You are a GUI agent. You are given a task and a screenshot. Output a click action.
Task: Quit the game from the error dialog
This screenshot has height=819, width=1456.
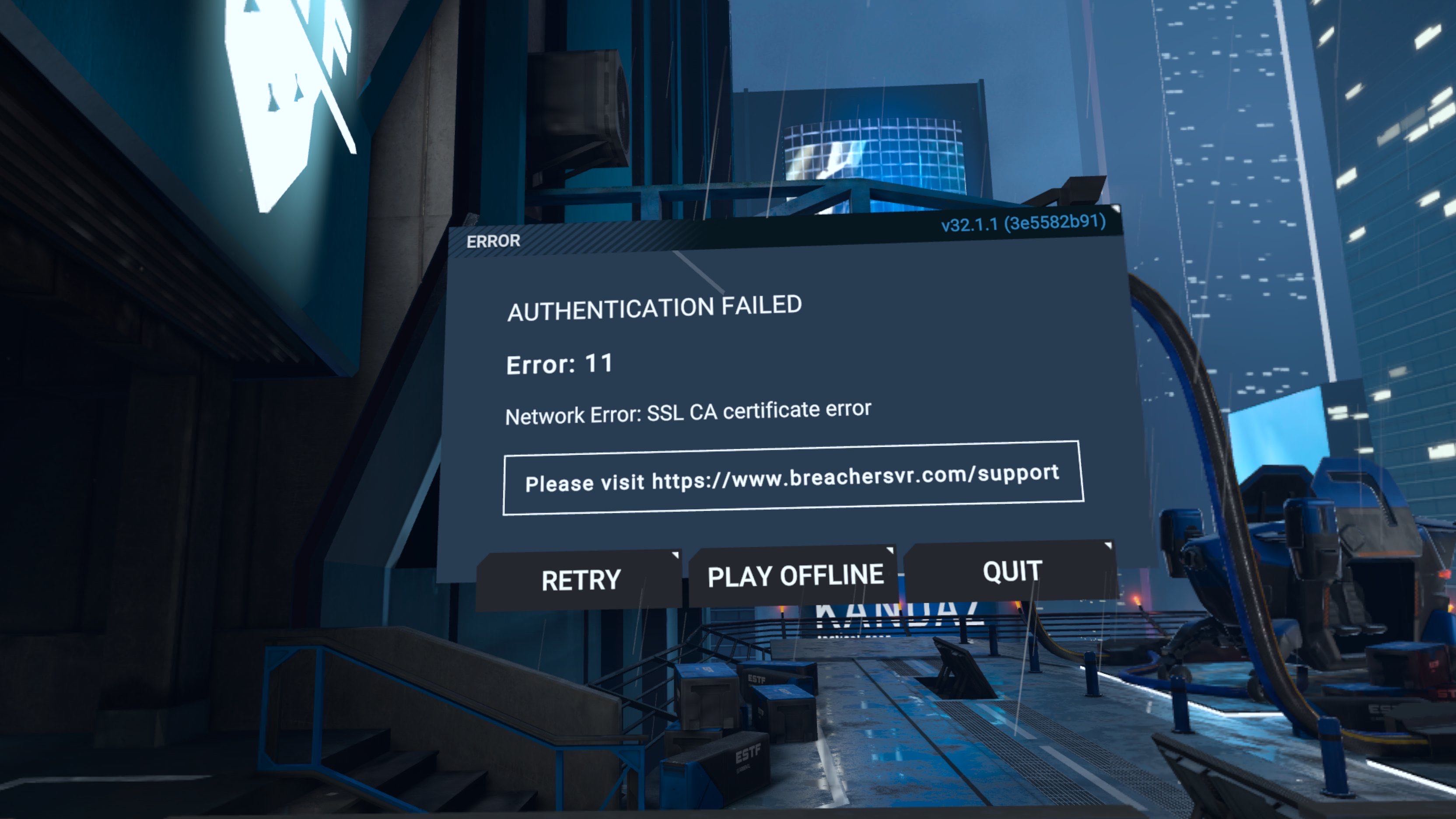(x=1011, y=571)
